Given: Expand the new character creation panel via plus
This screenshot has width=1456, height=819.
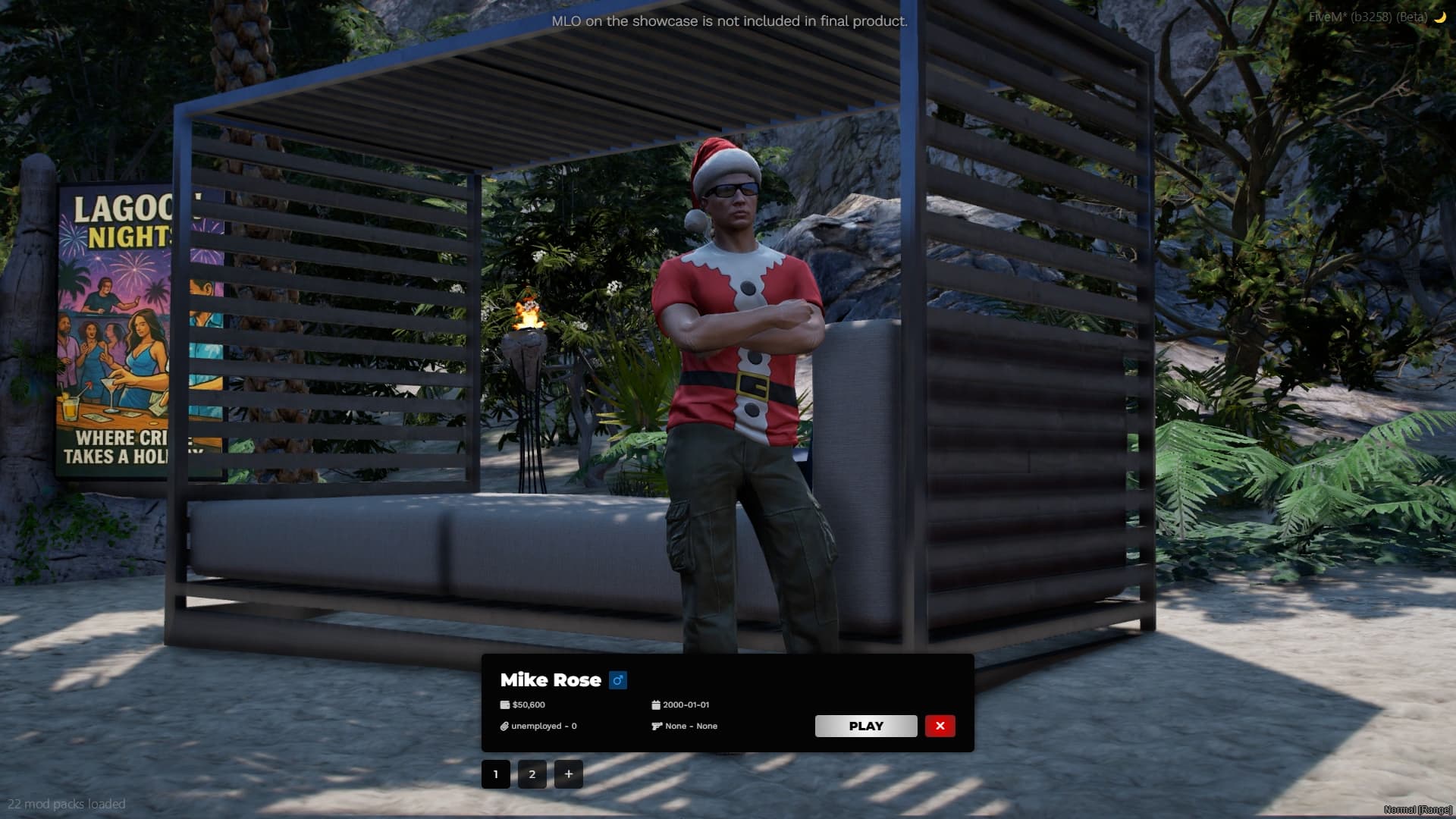Looking at the screenshot, I should pos(568,774).
